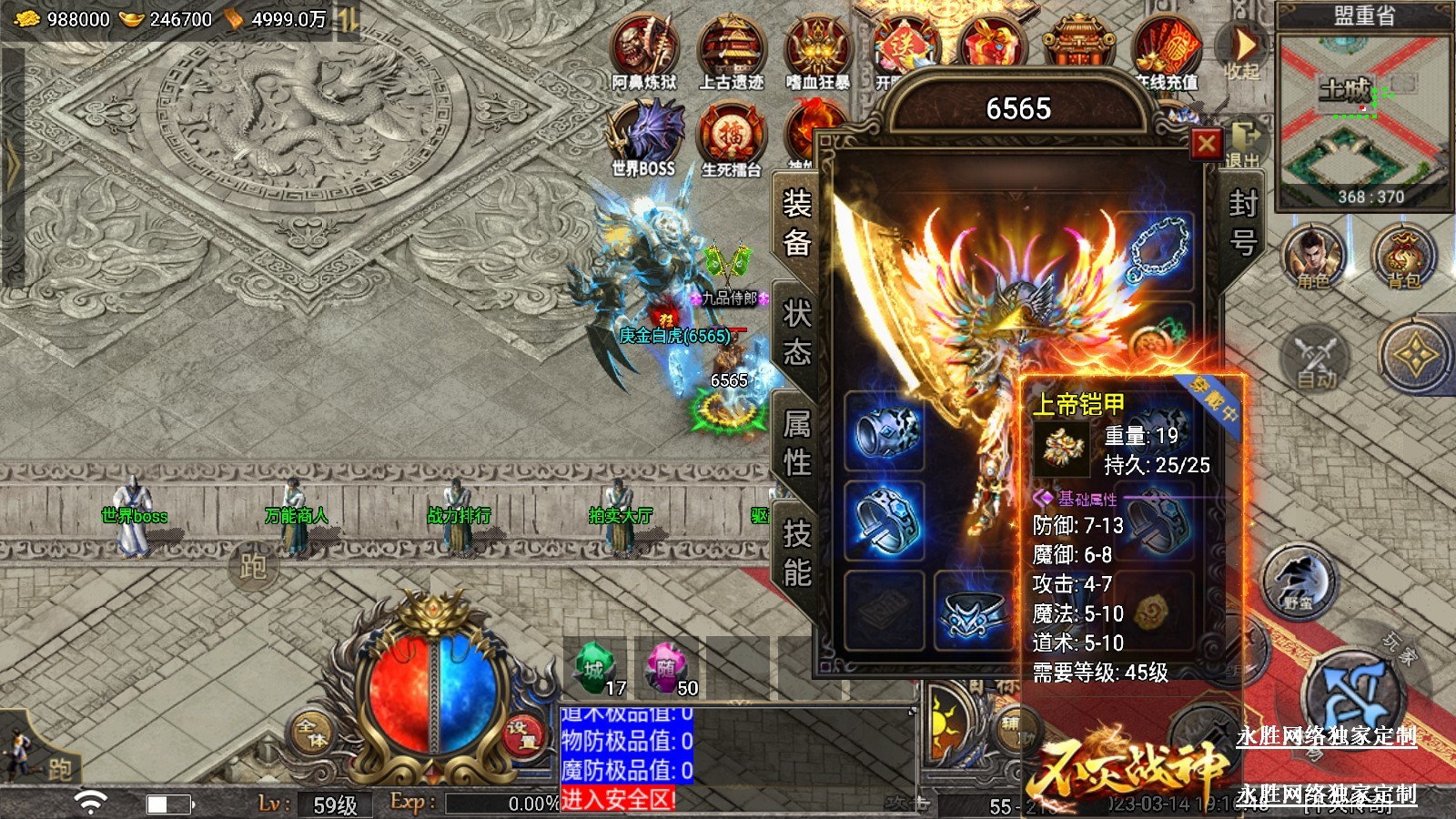
Task: Use the green 城 town scroll item
Action: [x=595, y=670]
